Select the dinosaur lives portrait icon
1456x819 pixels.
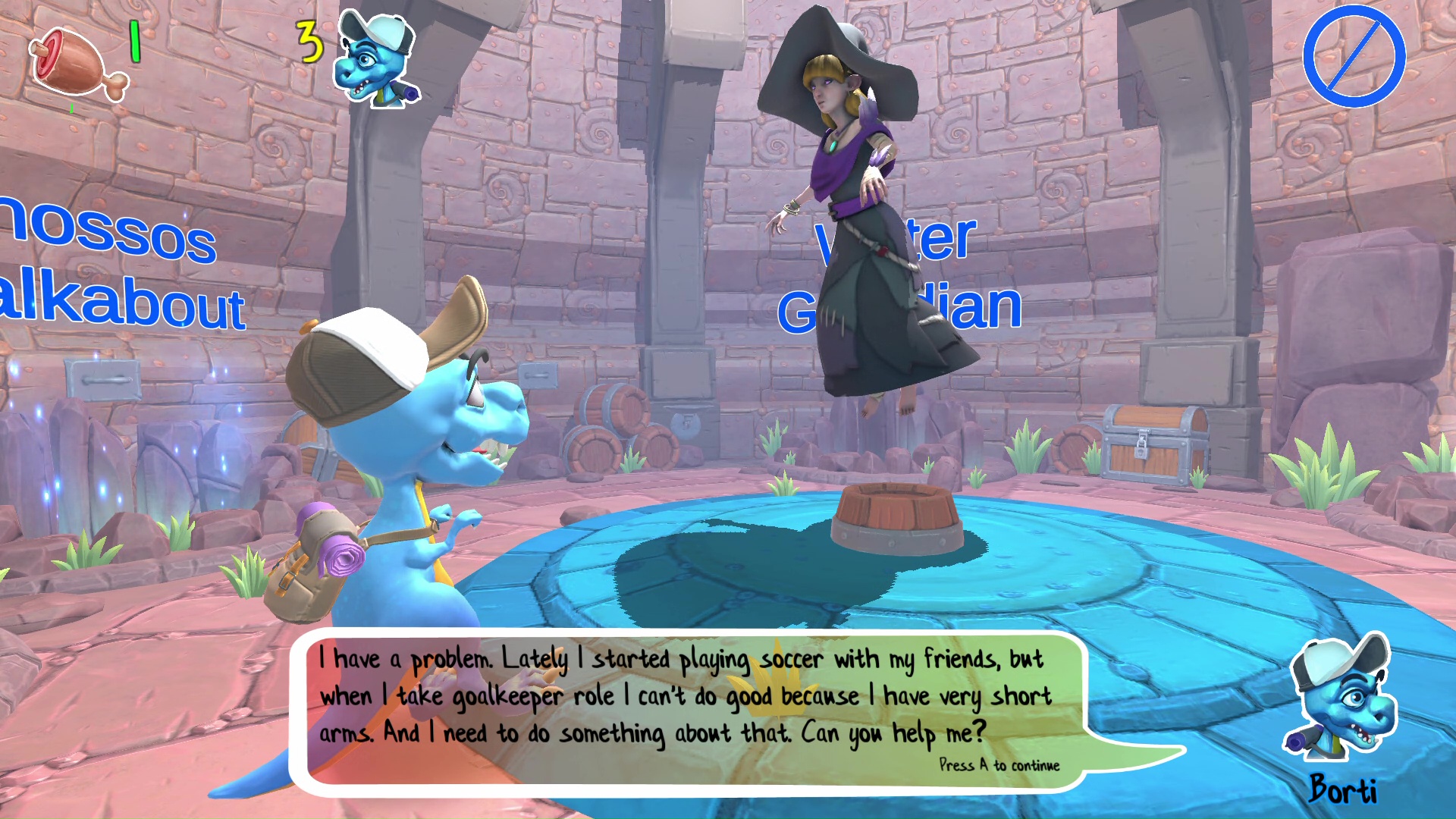point(377,59)
